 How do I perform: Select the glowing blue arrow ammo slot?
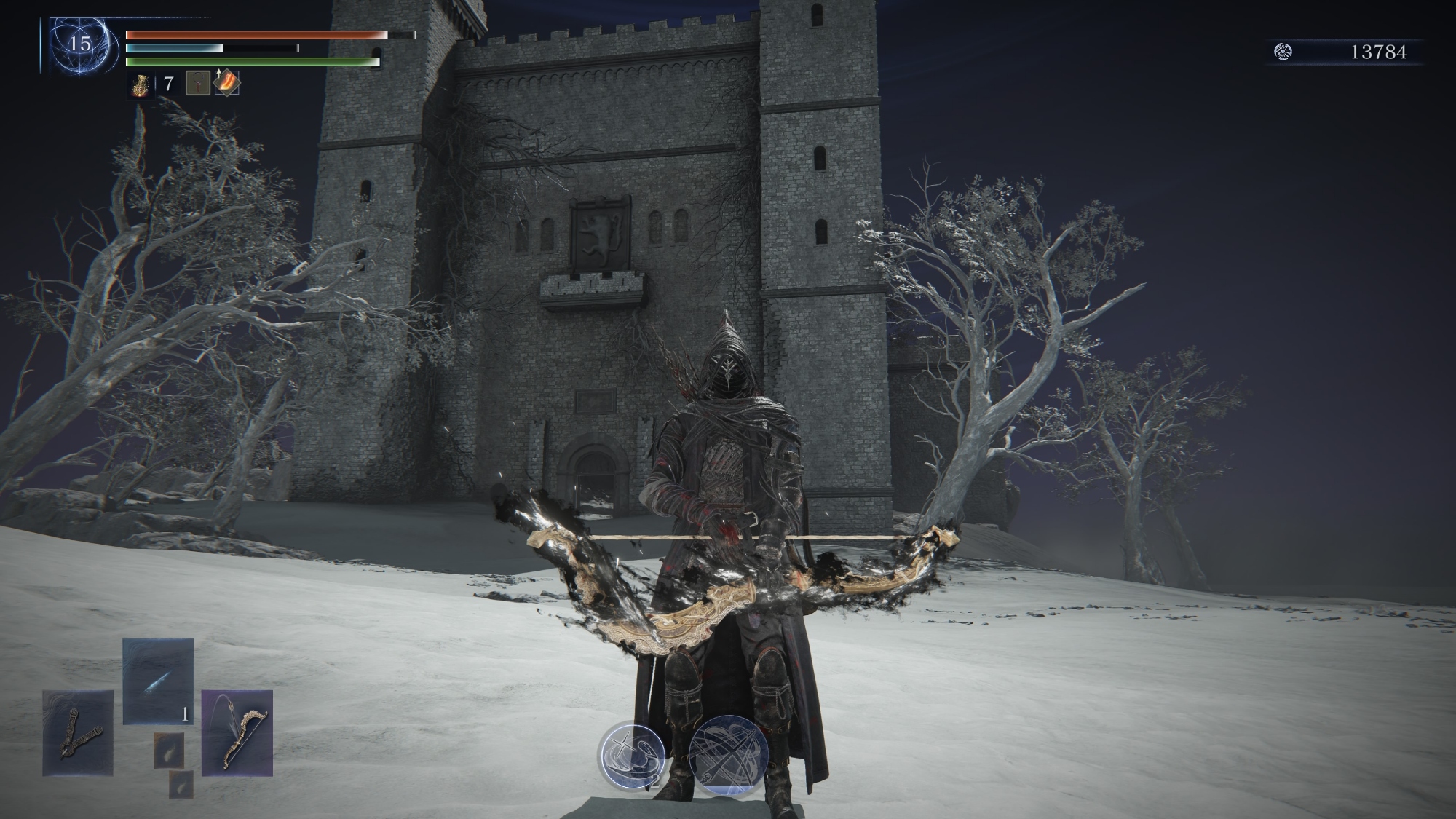pos(158,681)
